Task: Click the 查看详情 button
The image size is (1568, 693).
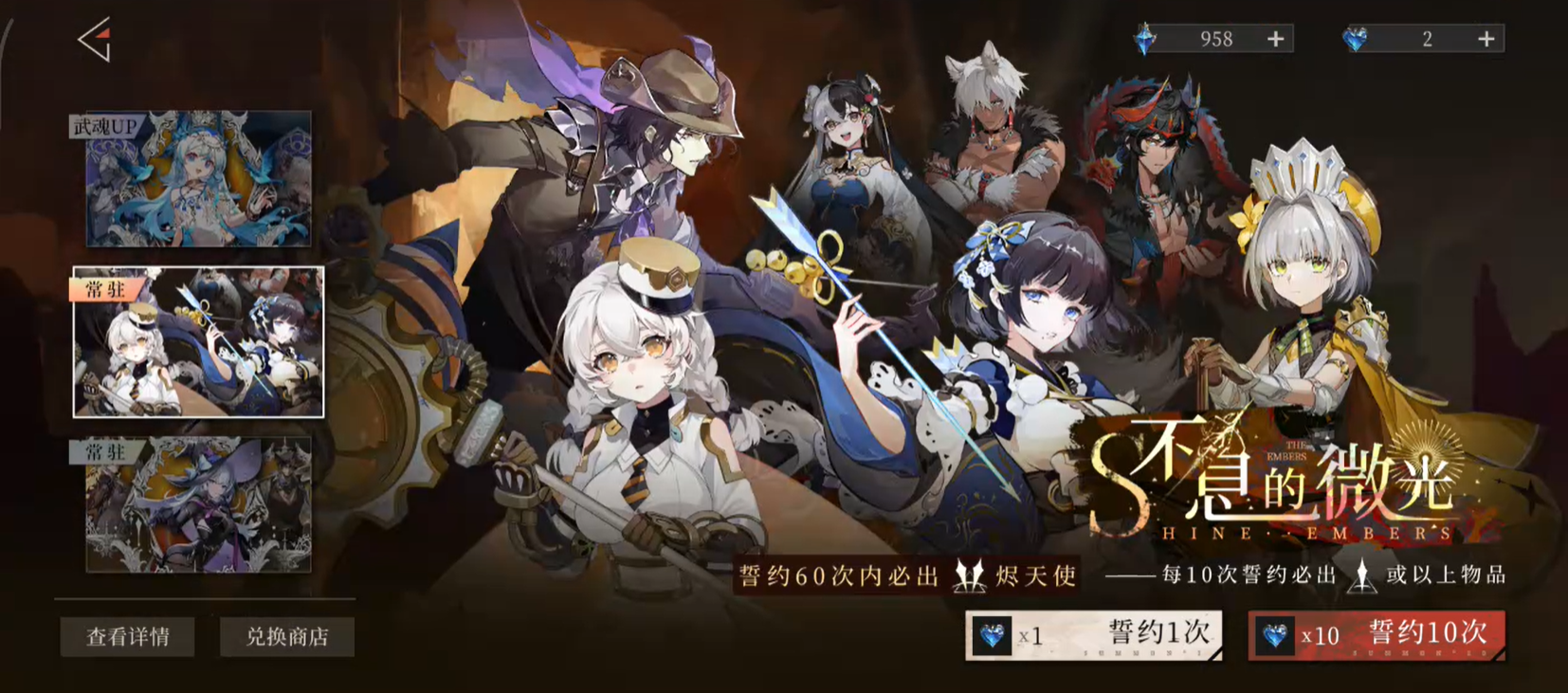Action: click(127, 636)
